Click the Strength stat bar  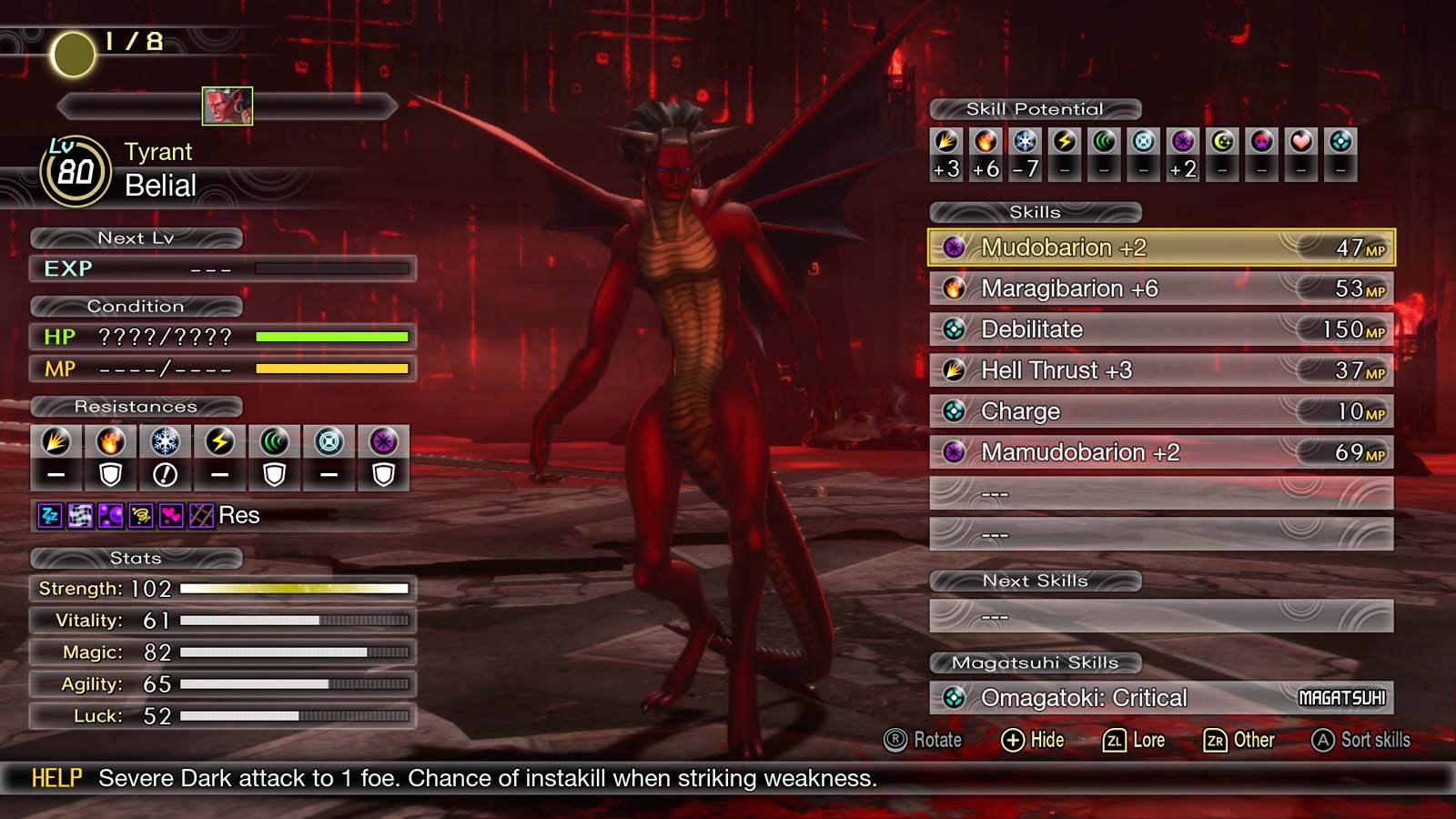tap(296, 588)
